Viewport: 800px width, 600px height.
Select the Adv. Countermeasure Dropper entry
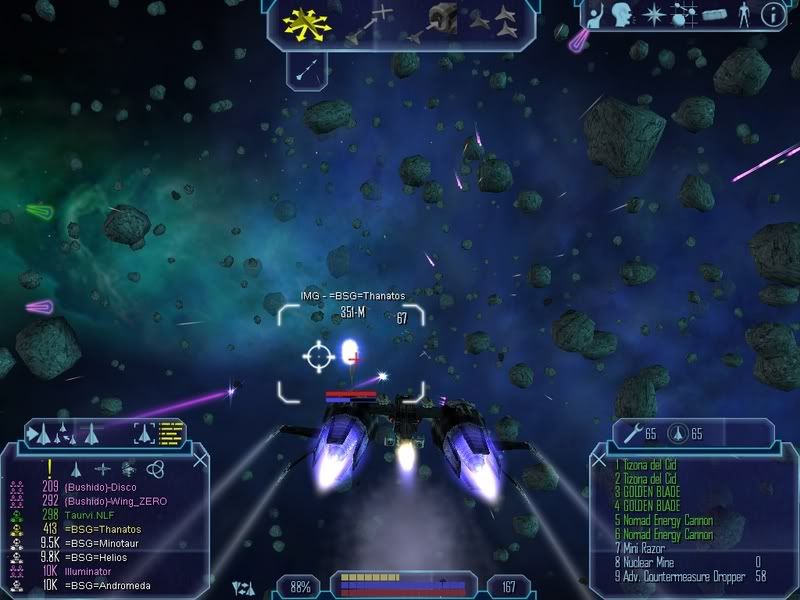pyautogui.click(x=680, y=577)
